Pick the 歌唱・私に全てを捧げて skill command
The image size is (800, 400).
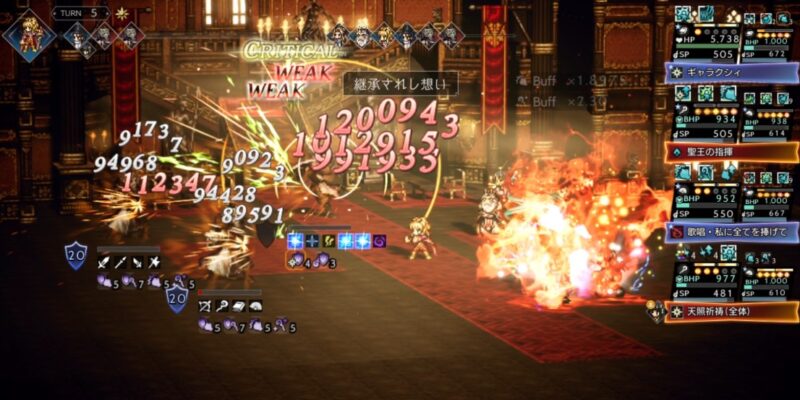[x=731, y=232]
